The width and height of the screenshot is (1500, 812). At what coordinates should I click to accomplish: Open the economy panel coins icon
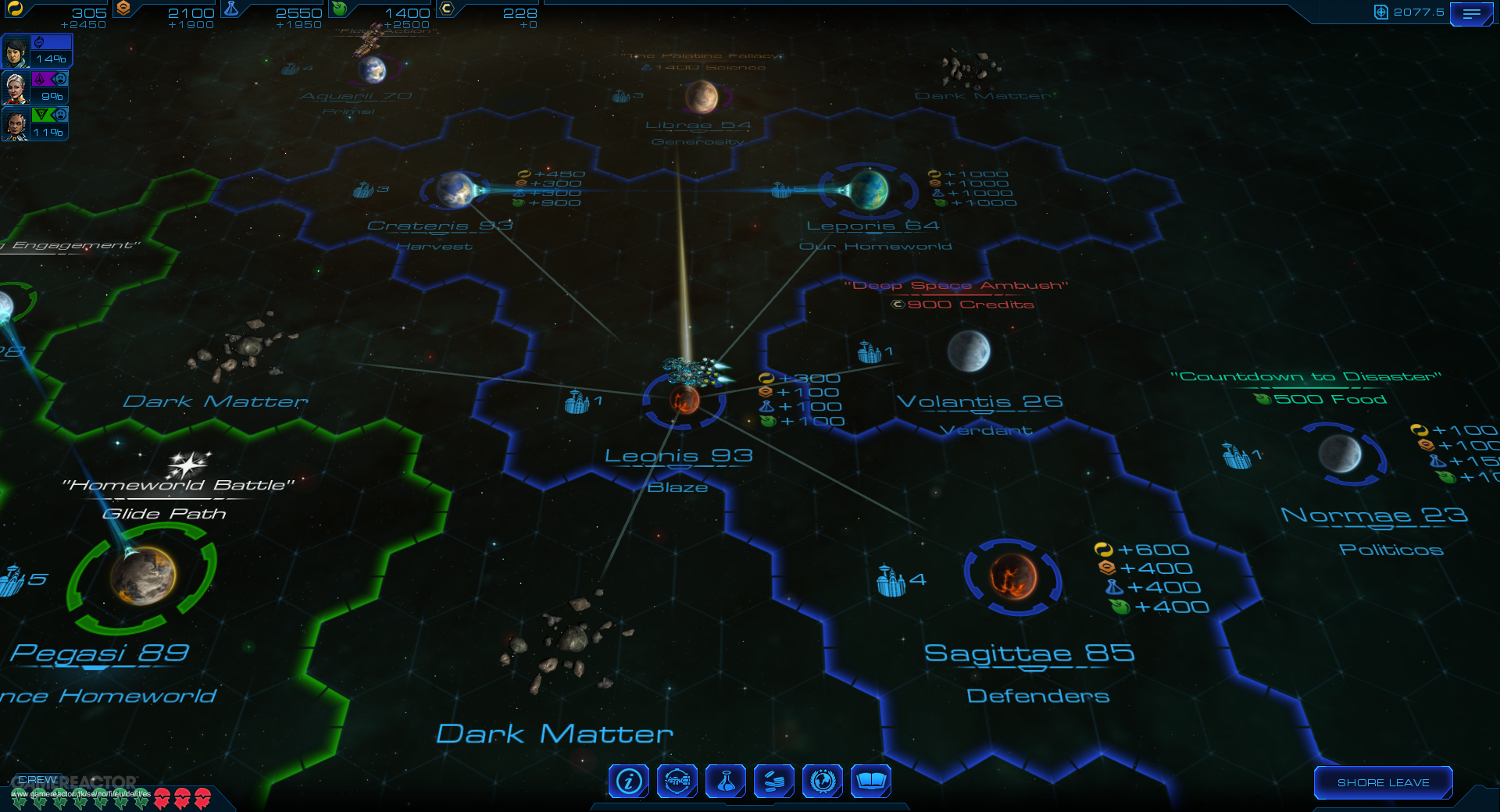(x=774, y=781)
